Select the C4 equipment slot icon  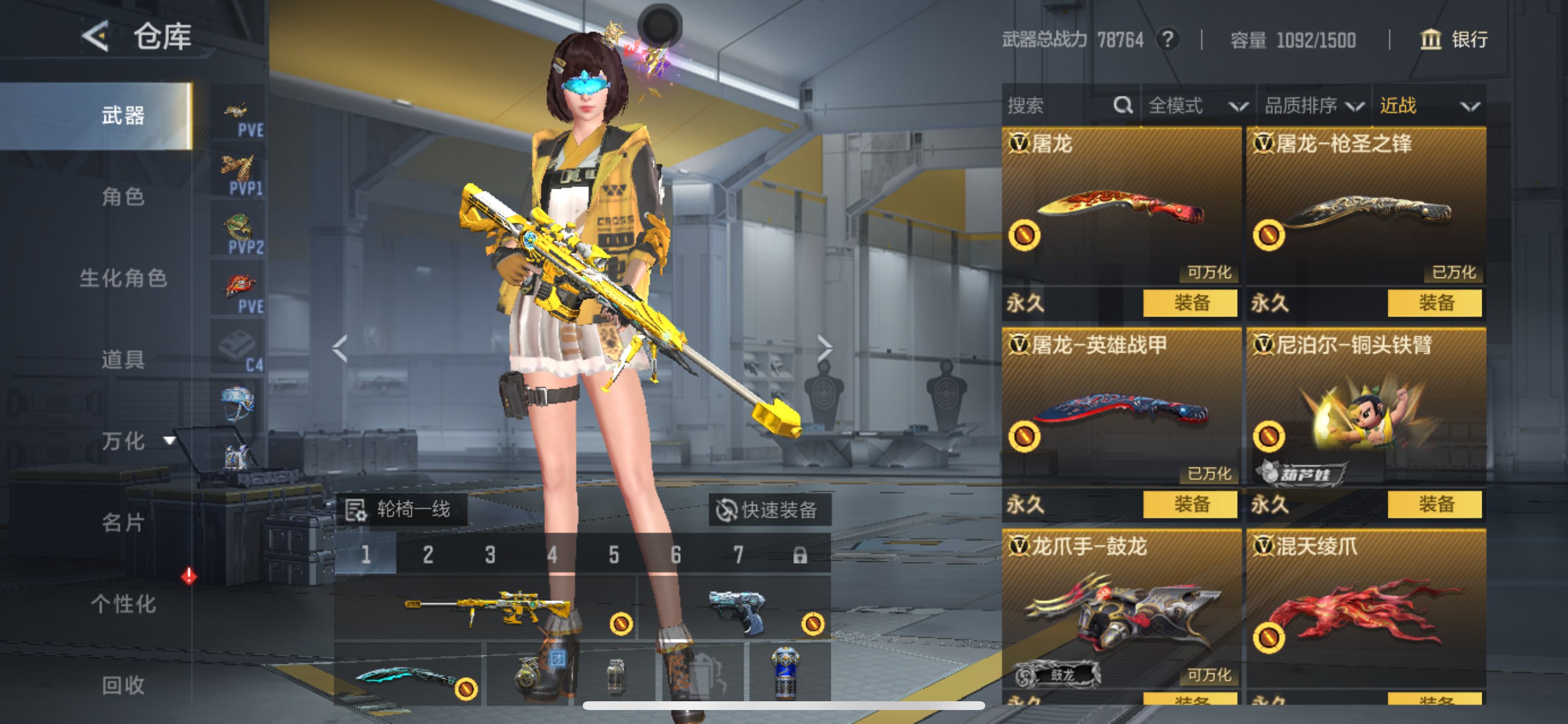[239, 347]
